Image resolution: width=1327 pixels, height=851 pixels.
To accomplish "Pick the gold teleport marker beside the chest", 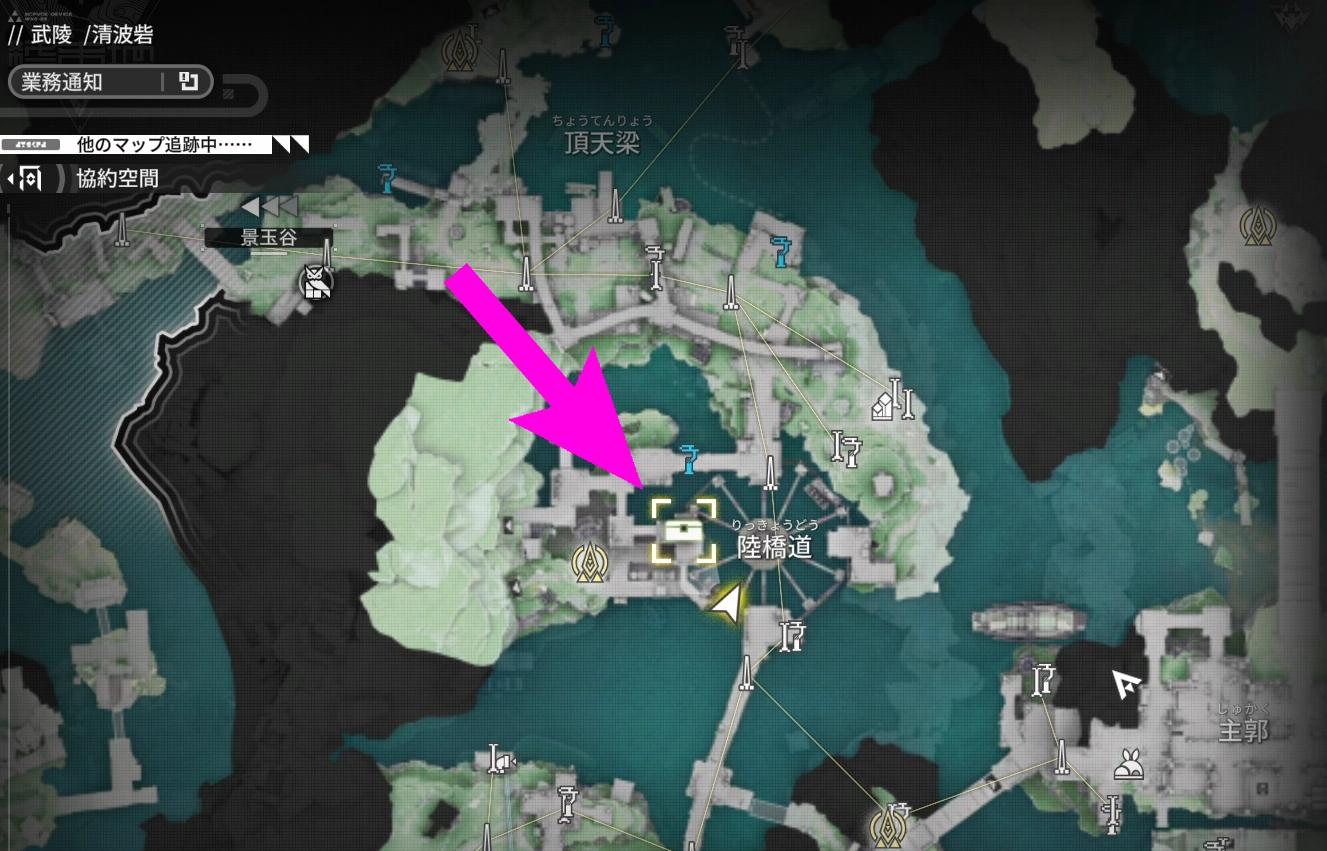I will click(x=592, y=563).
